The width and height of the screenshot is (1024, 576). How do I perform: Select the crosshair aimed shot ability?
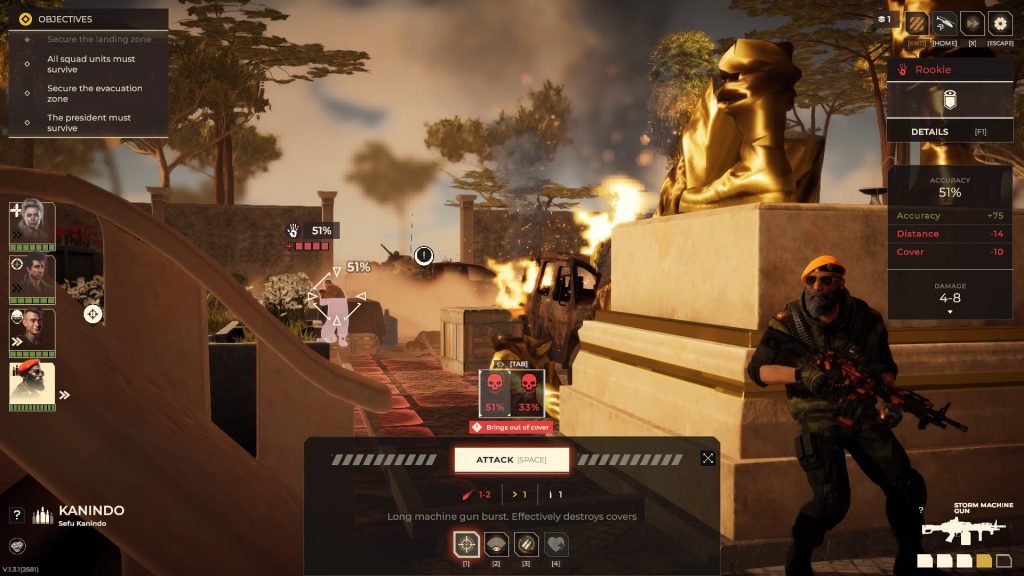466,544
